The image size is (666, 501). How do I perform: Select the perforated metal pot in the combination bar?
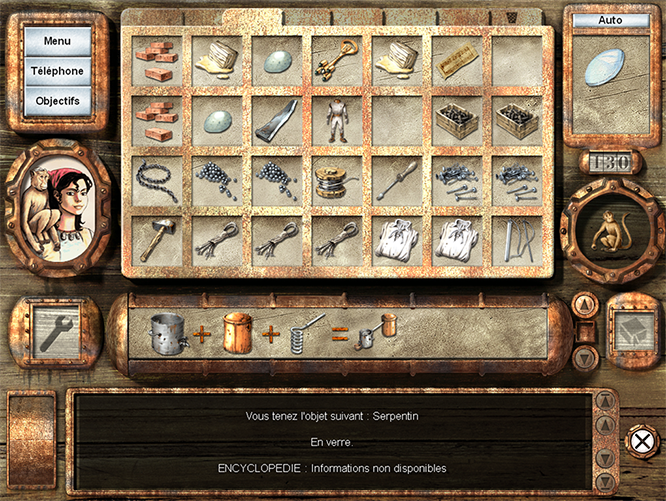(167, 334)
